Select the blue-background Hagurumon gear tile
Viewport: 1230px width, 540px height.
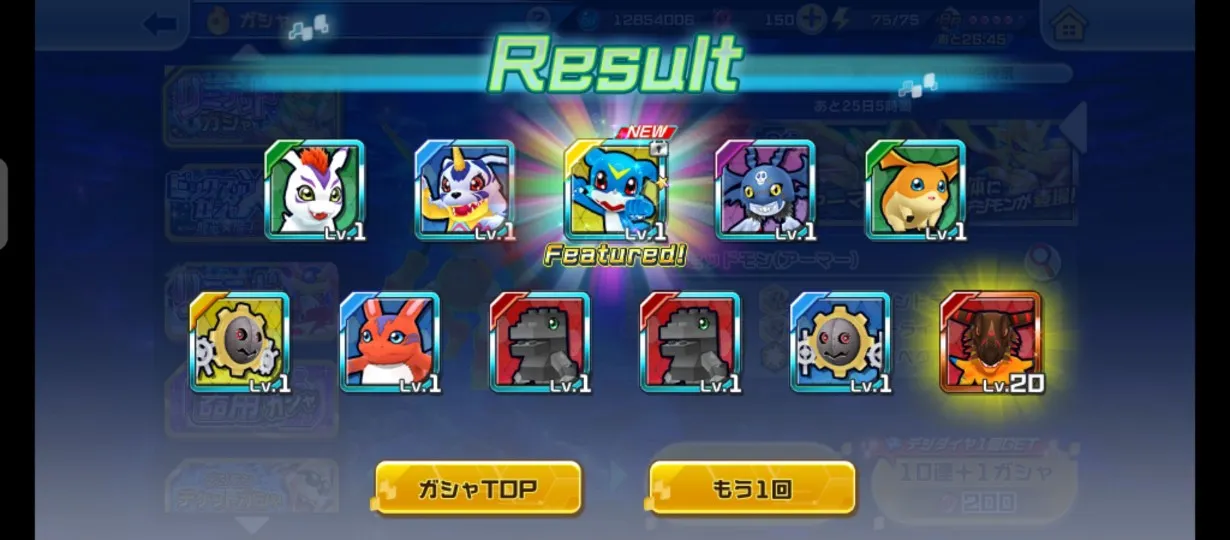[840, 342]
